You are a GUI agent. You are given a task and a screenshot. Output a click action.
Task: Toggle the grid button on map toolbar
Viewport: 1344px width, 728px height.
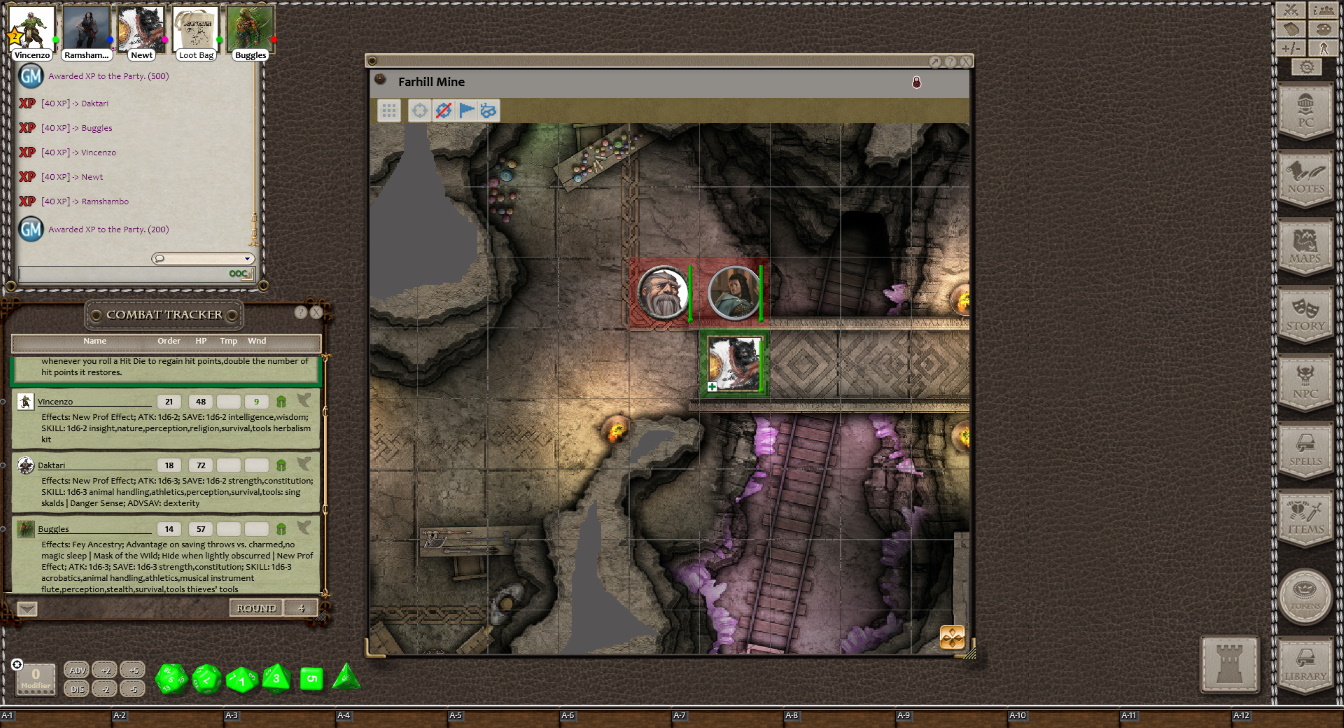389,110
